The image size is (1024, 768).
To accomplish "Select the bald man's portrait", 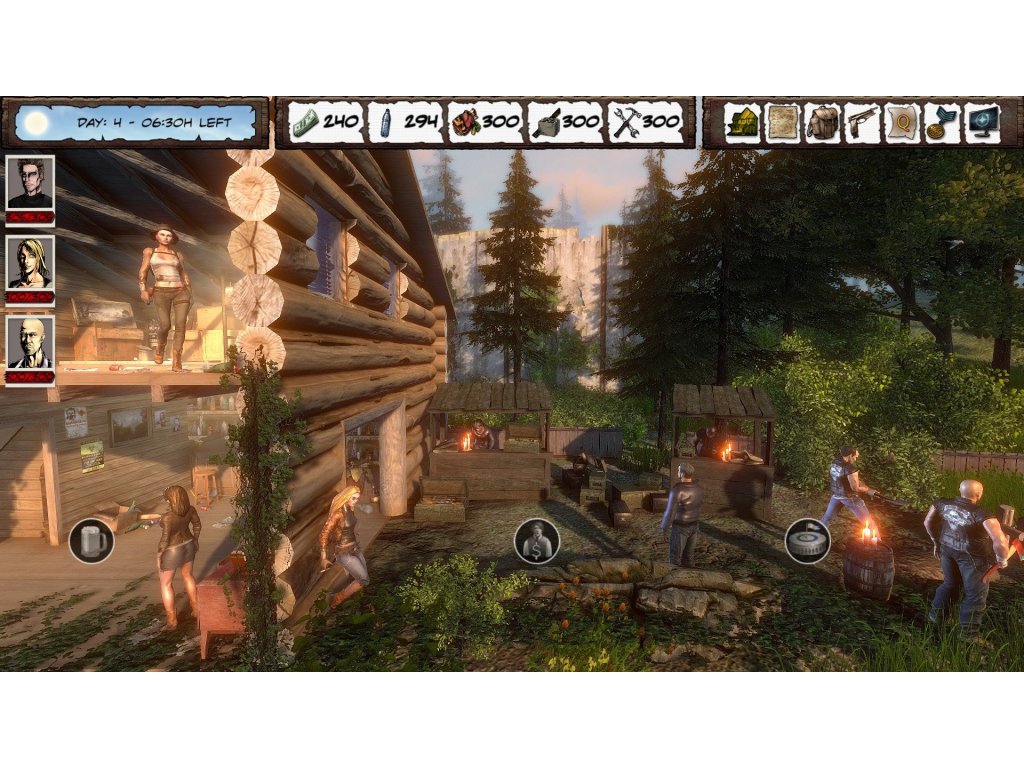I will point(30,343).
